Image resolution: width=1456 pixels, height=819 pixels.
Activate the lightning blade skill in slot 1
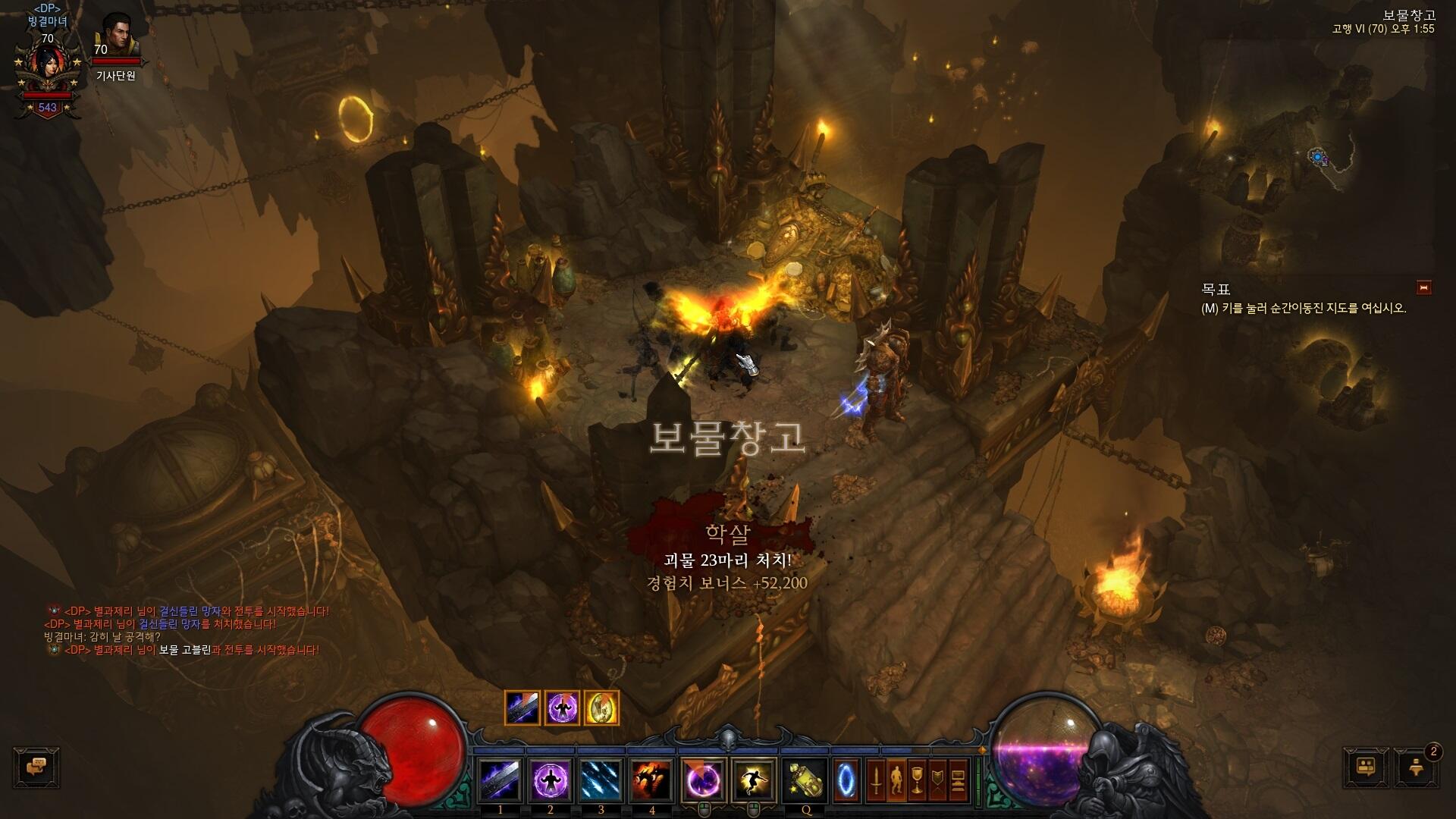tap(500, 780)
